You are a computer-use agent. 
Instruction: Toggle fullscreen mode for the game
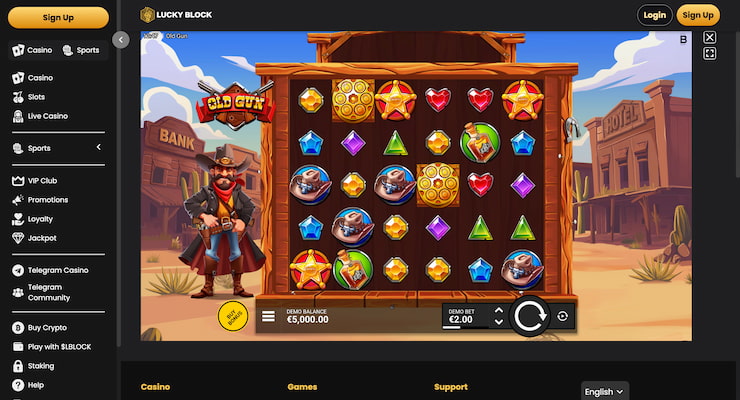(x=710, y=54)
